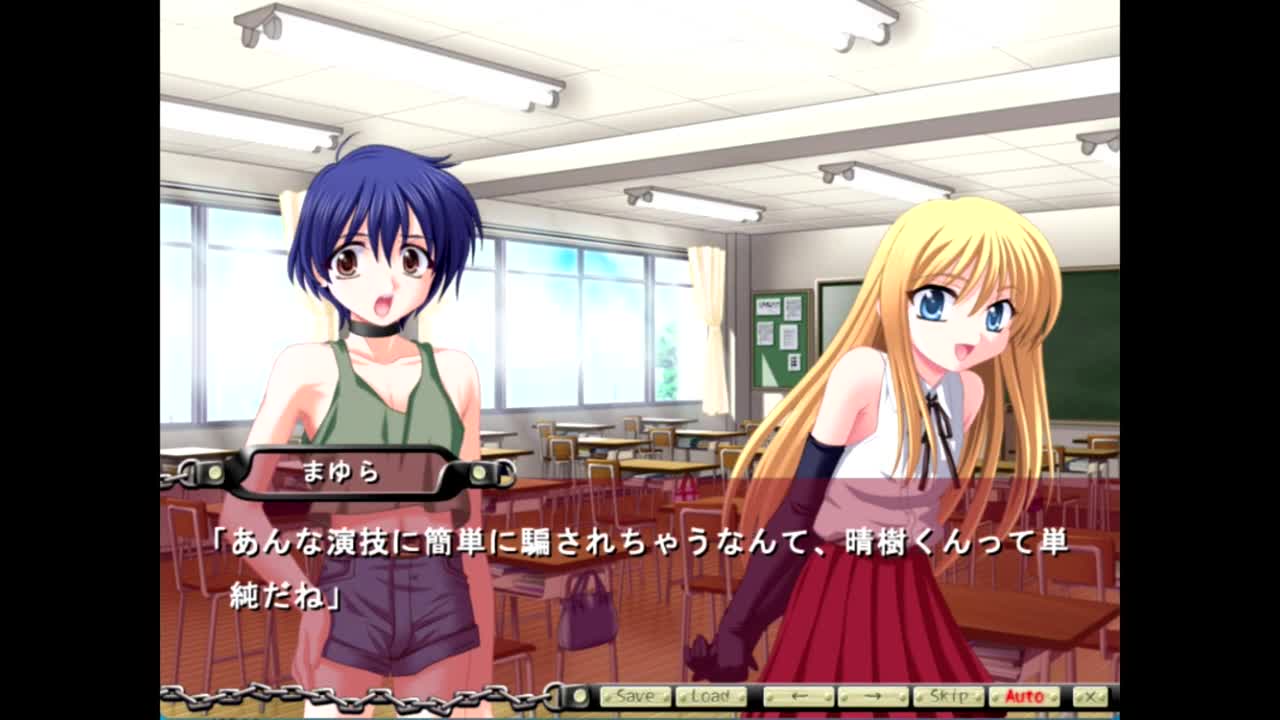
Task: Click the dialogue text box to continue
Action: pyautogui.click(x=640, y=570)
